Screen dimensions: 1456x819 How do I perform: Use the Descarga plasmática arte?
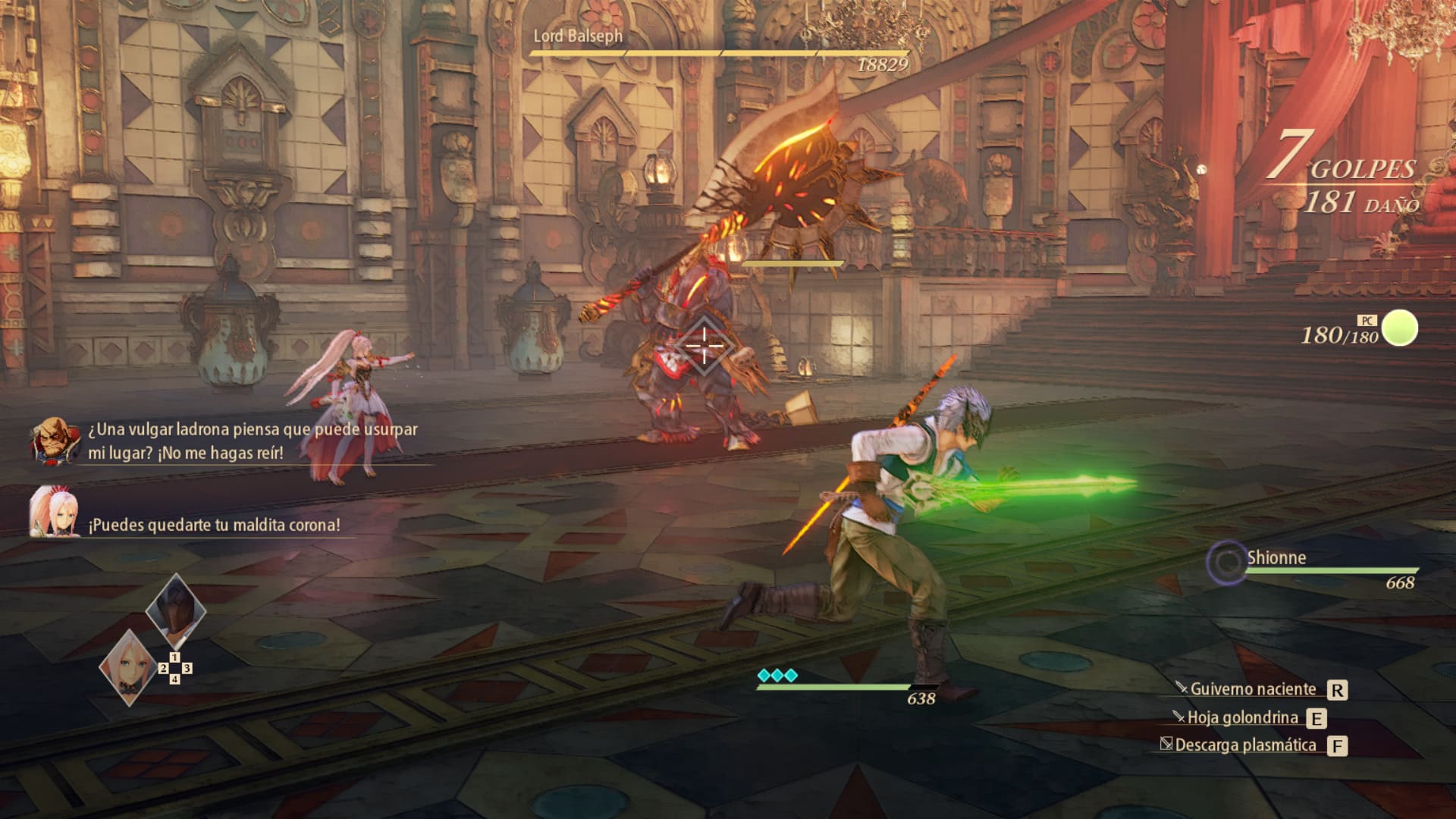coord(1245,745)
